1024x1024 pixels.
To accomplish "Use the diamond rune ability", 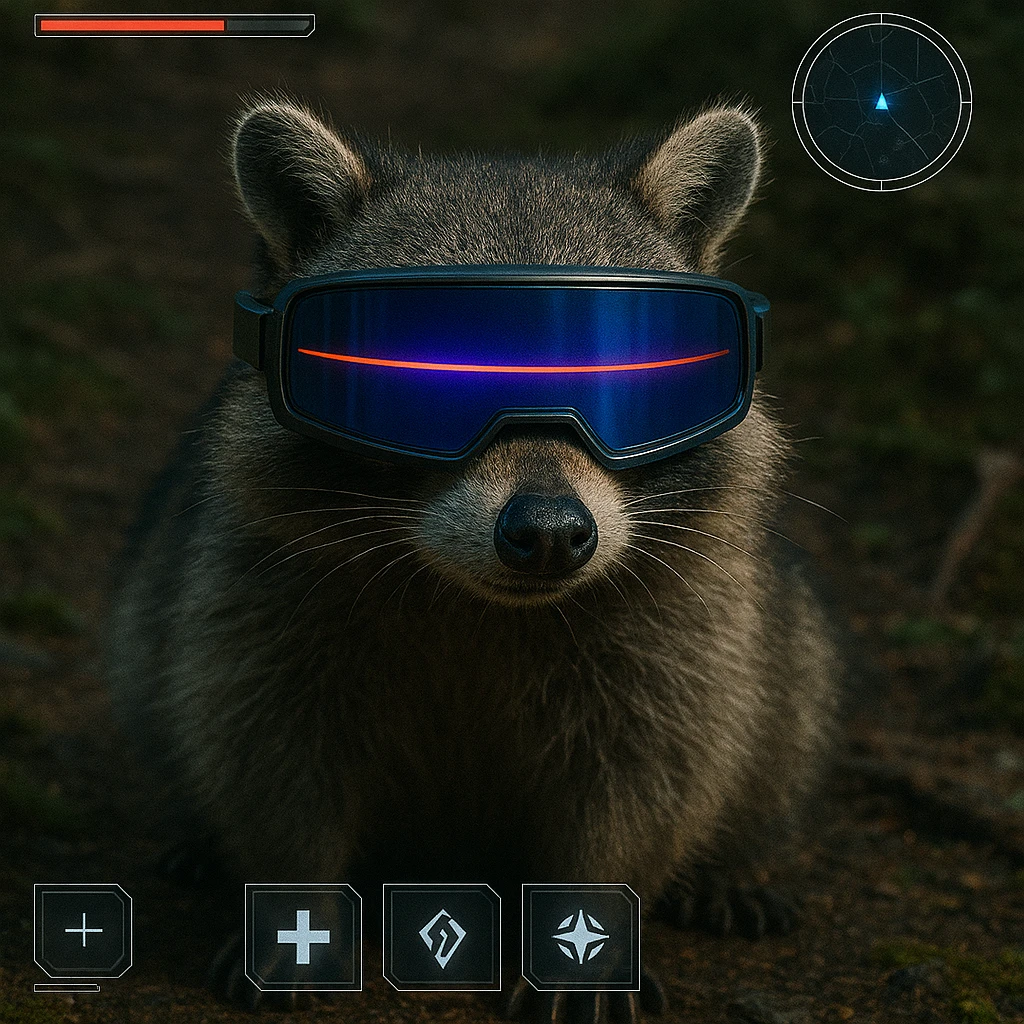I will (441, 937).
